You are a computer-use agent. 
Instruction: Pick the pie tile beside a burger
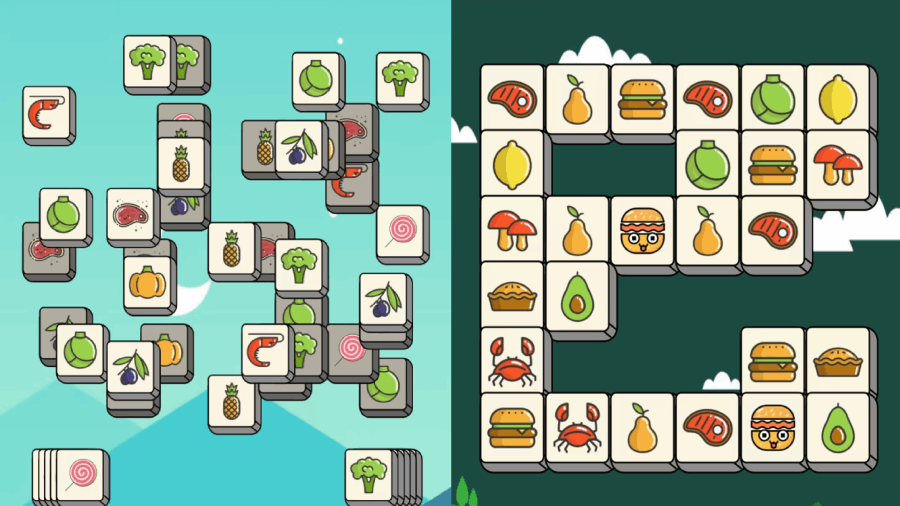pos(837,359)
